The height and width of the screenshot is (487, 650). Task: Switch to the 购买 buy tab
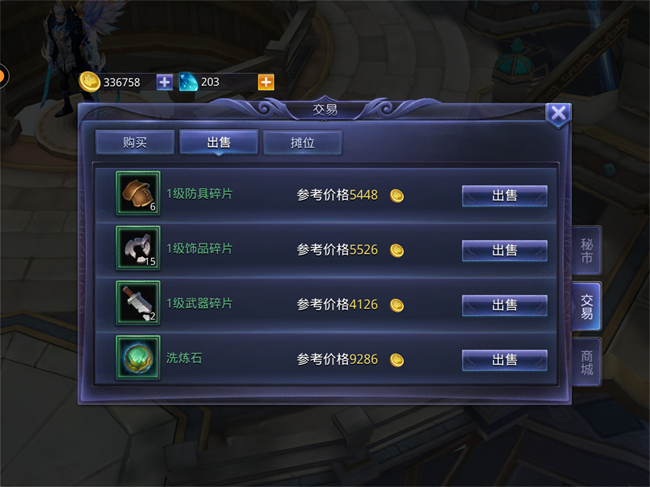(135, 142)
